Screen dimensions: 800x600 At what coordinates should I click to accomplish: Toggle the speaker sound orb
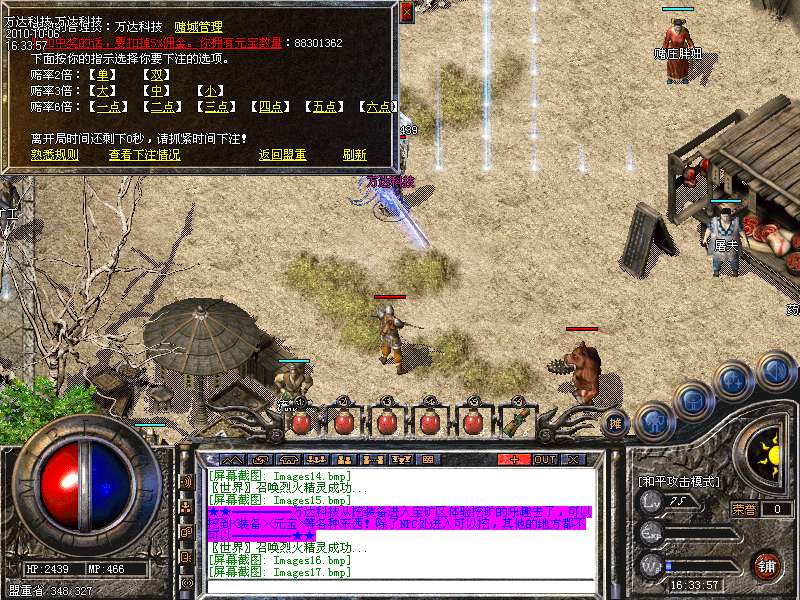pyautogui.click(x=775, y=371)
